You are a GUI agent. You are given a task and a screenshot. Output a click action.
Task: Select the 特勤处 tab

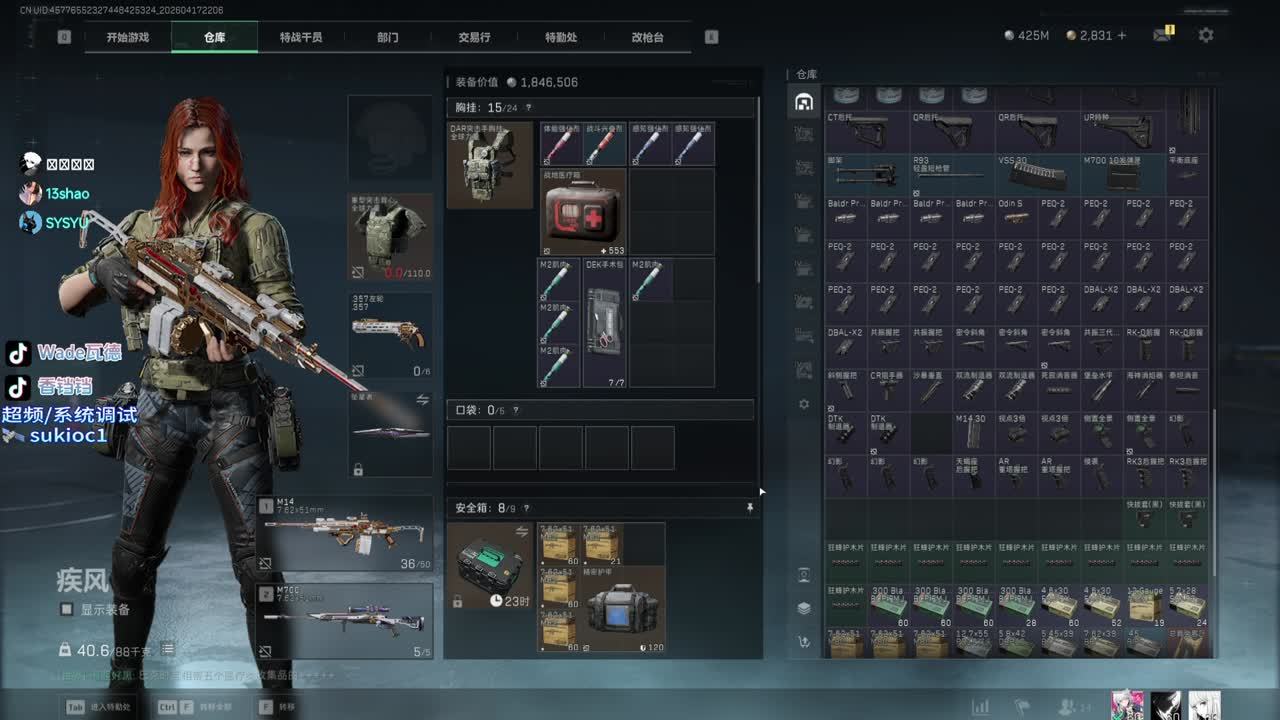pos(561,37)
